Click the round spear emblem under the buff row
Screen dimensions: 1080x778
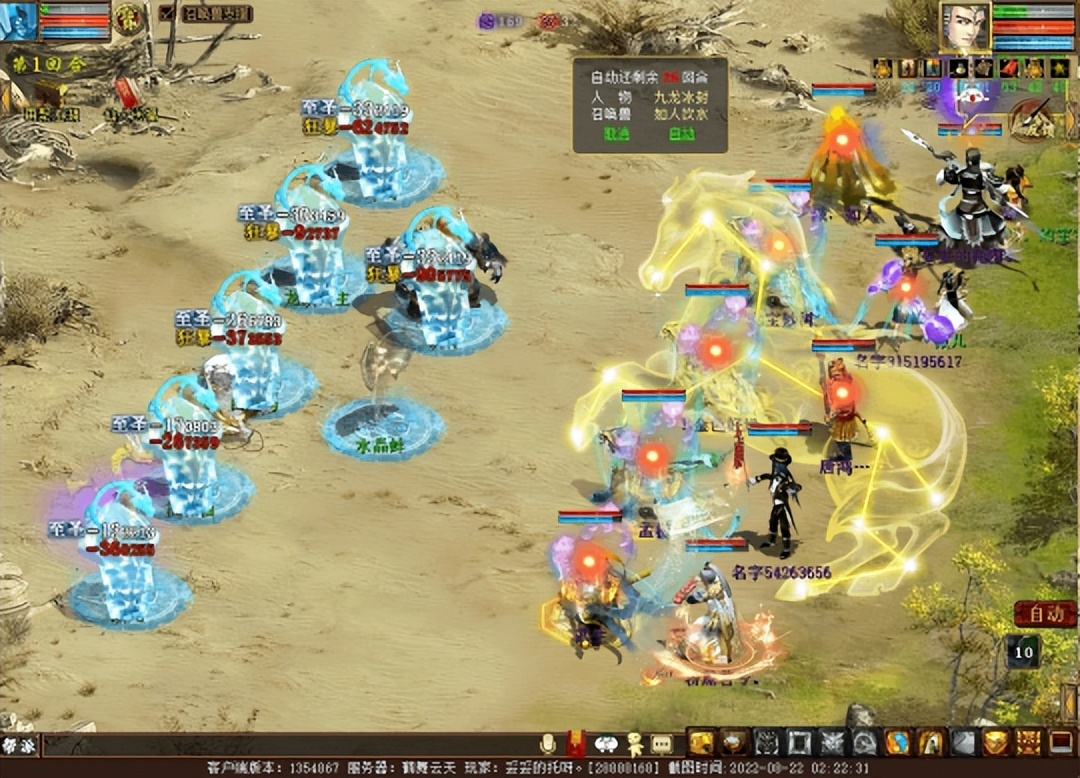point(1029,124)
